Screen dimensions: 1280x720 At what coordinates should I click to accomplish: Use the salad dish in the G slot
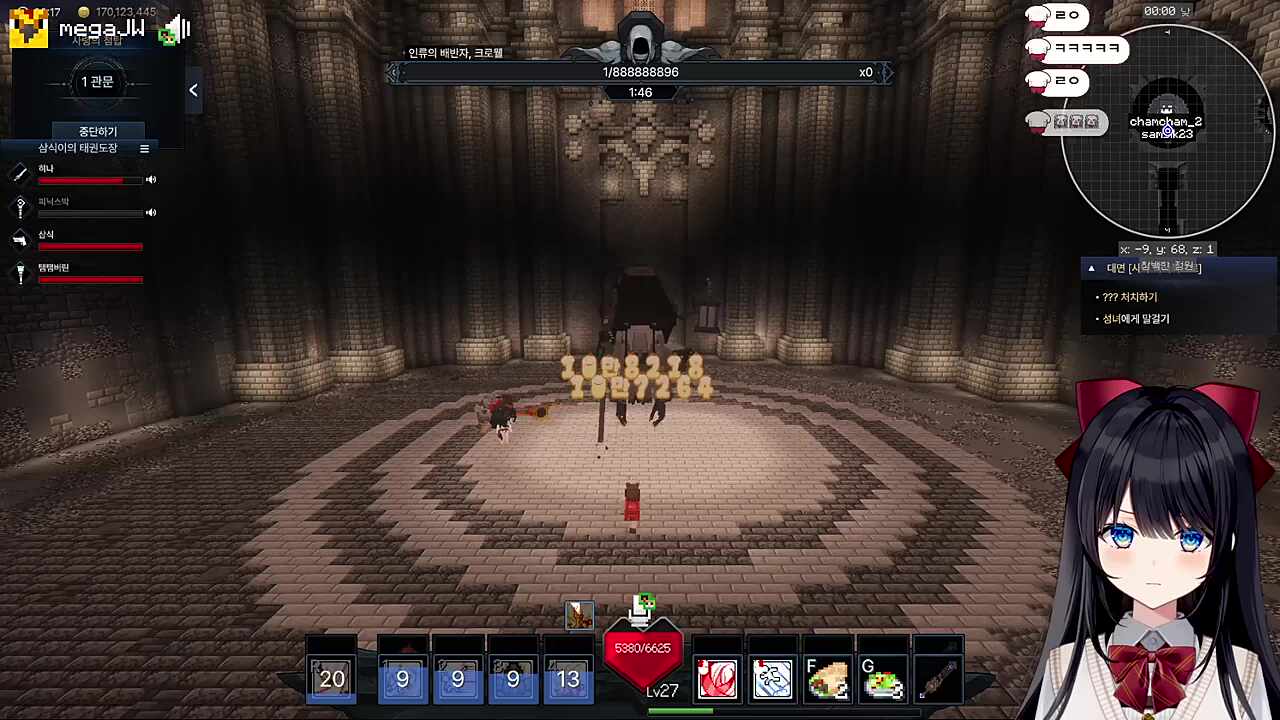(883, 679)
